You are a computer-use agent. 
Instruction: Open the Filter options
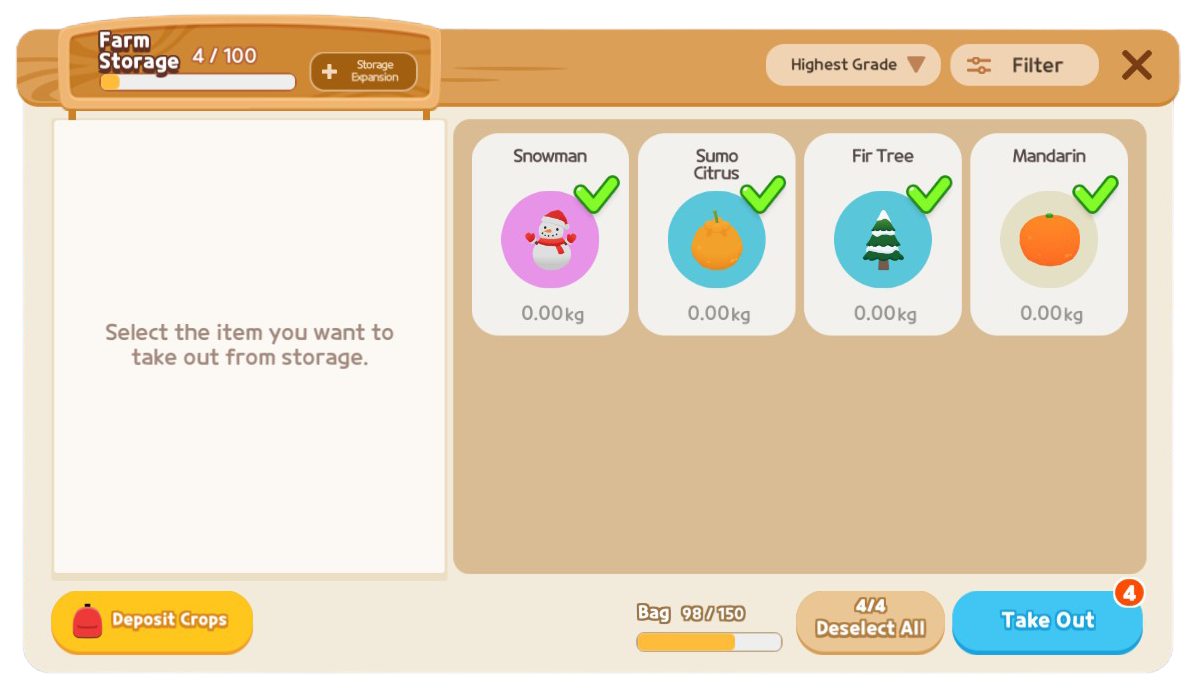point(1024,65)
